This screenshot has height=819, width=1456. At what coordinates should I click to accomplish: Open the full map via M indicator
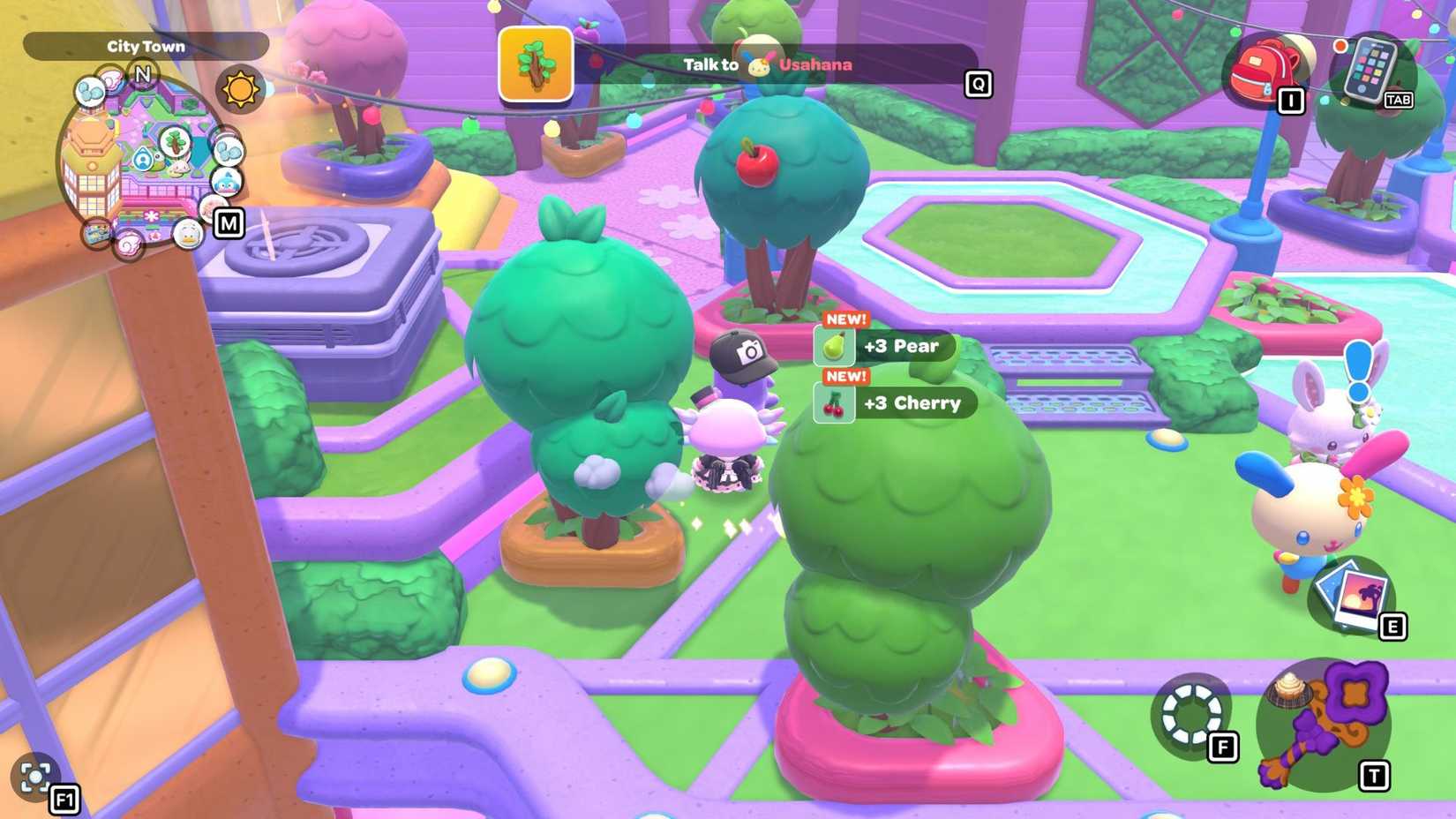pyautogui.click(x=229, y=223)
